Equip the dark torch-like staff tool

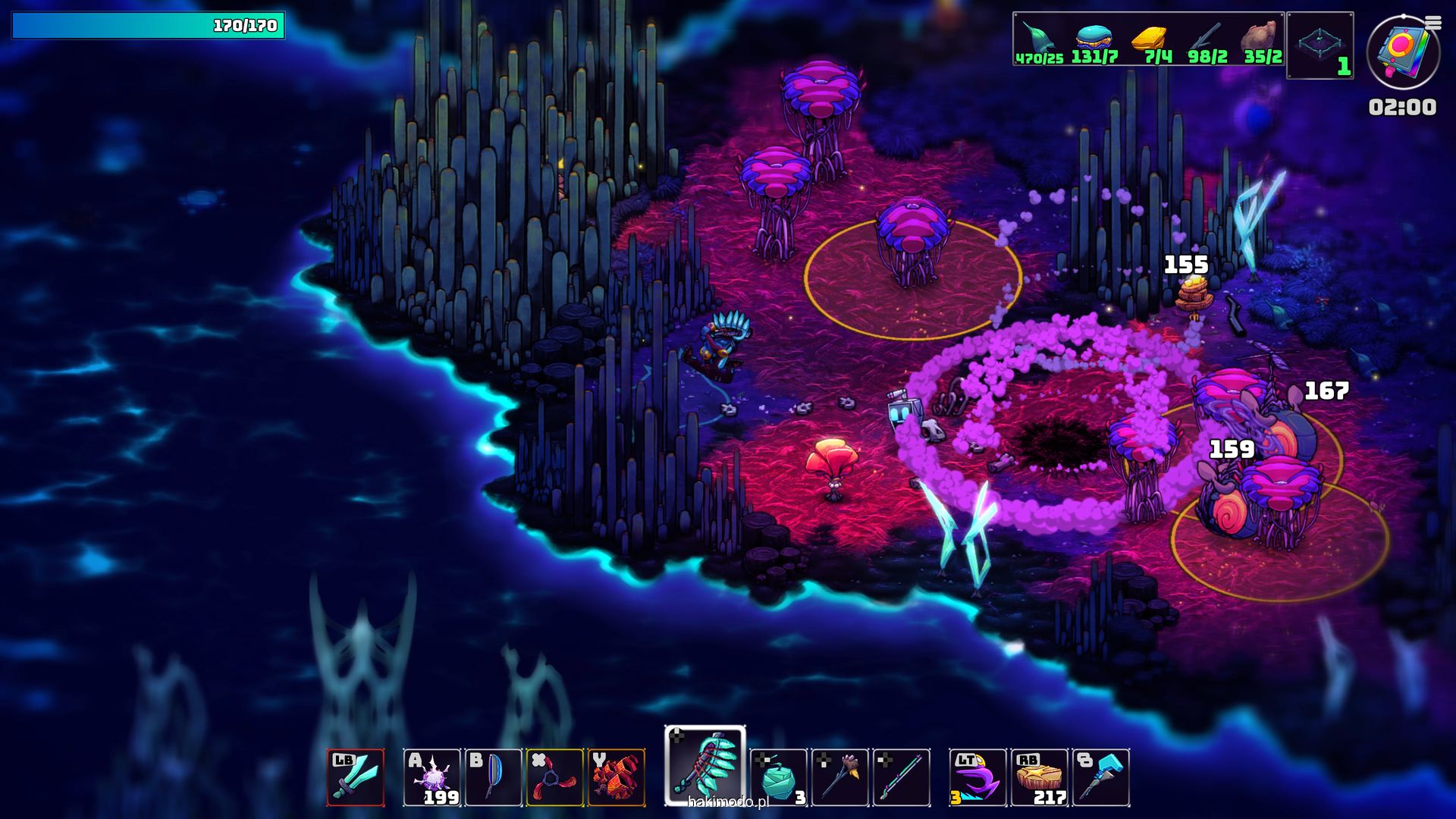click(x=840, y=777)
